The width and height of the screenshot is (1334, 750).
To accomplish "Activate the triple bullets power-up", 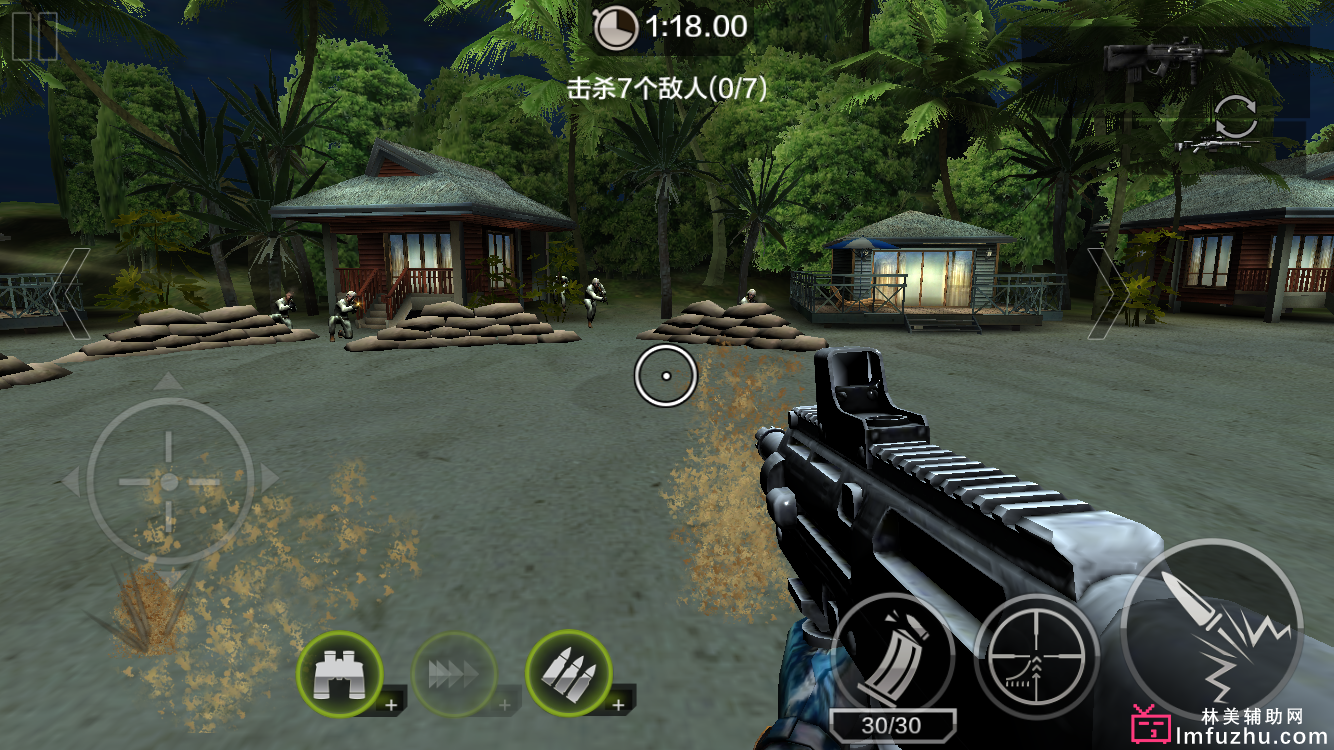I will (x=570, y=672).
